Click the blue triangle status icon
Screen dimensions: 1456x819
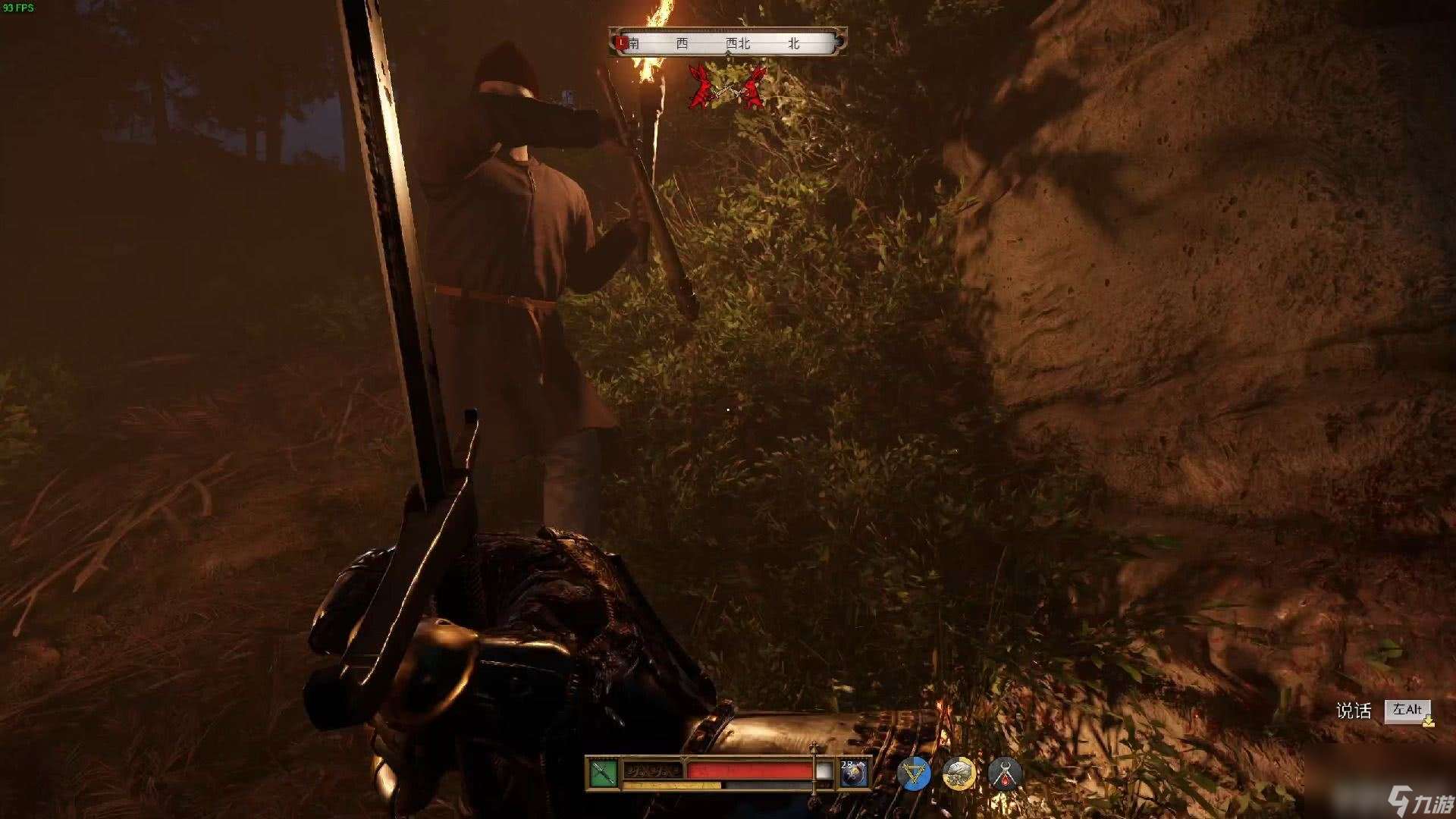[x=913, y=773]
